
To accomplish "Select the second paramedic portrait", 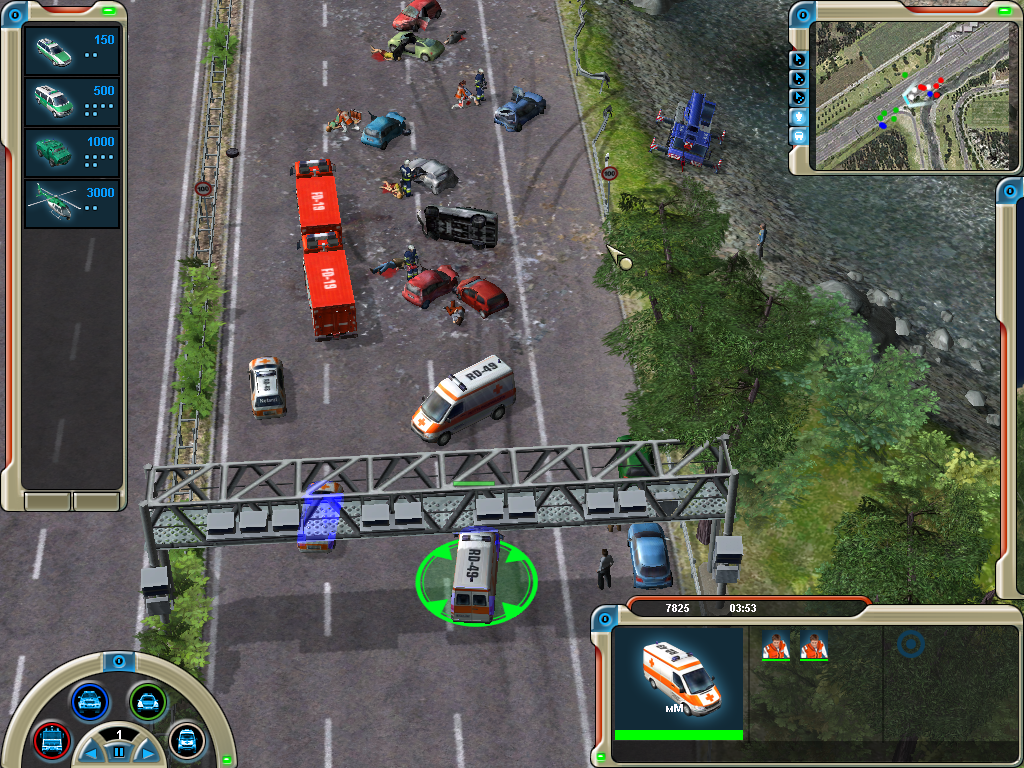I will (814, 646).
